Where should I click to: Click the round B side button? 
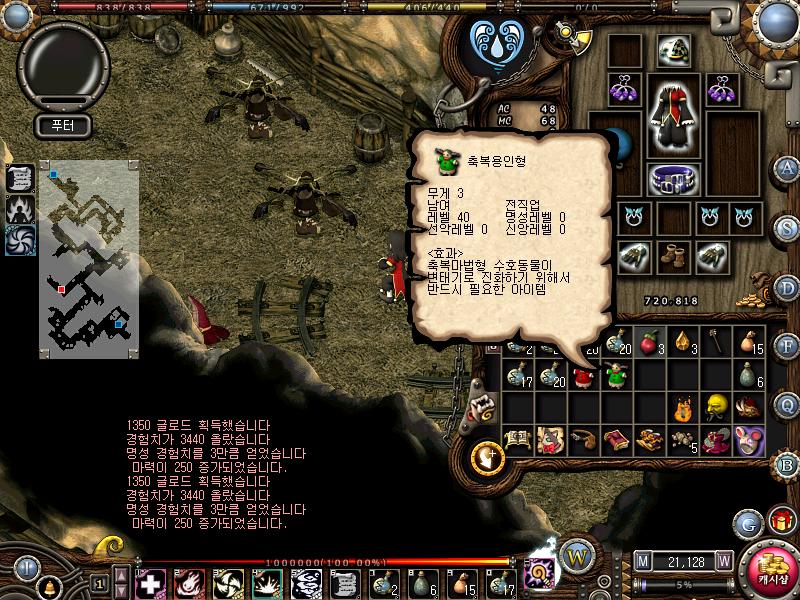[x=787, y=463]
